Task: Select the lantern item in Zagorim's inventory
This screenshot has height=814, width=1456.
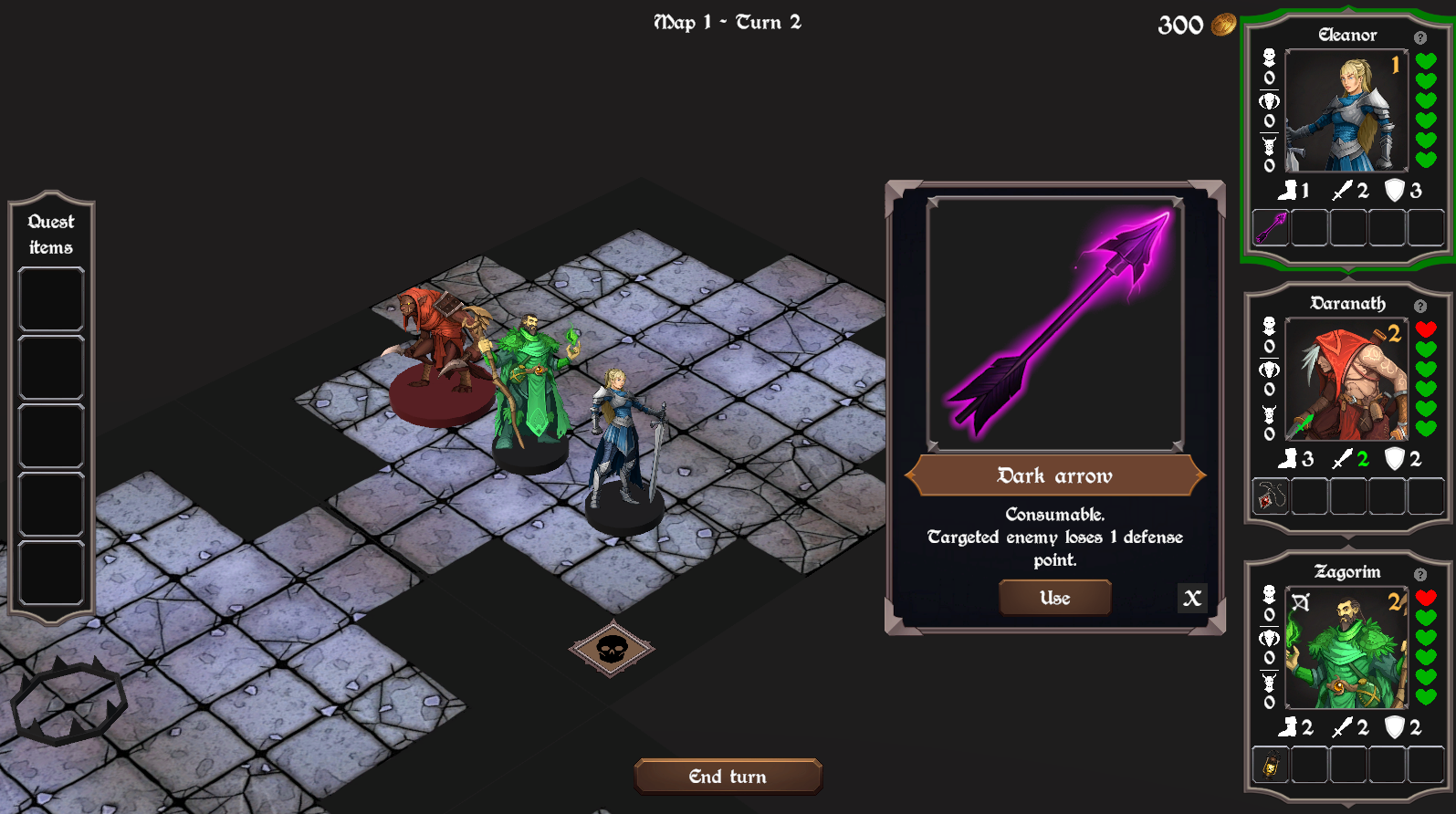Action: 1270,765
